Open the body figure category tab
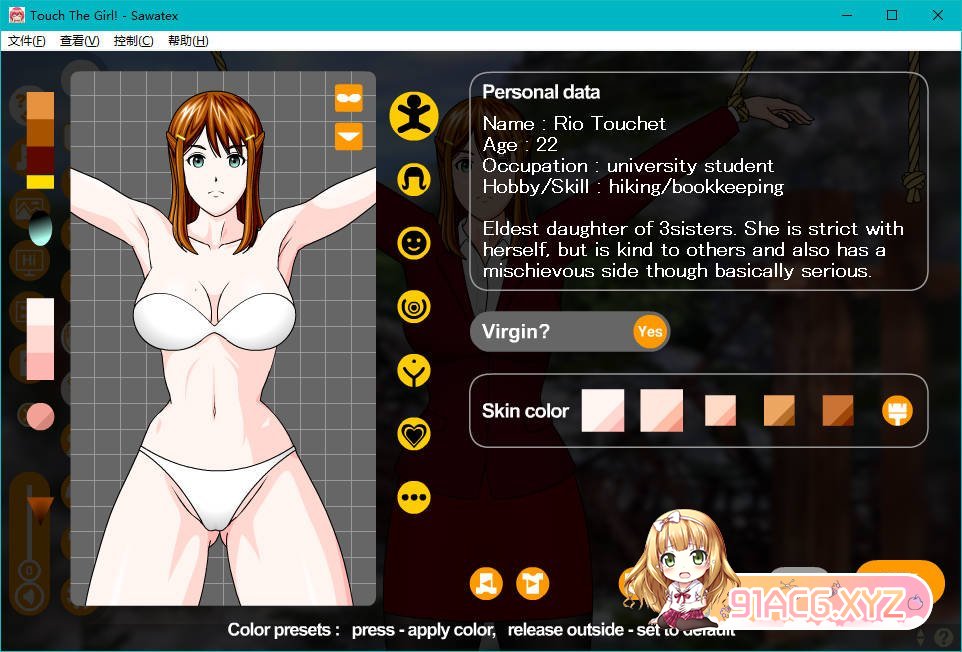The image size is (962, 652). coord(413,115)
